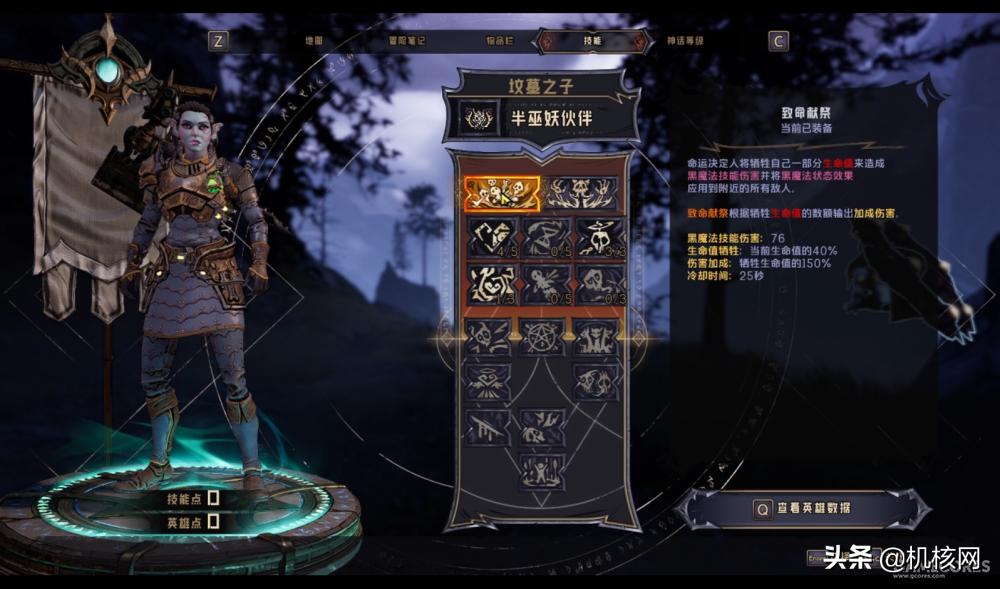This screenshot has width=1000, height=589.
Task: Select the 技能 skills tab
Action: click(x=592, y=41)
